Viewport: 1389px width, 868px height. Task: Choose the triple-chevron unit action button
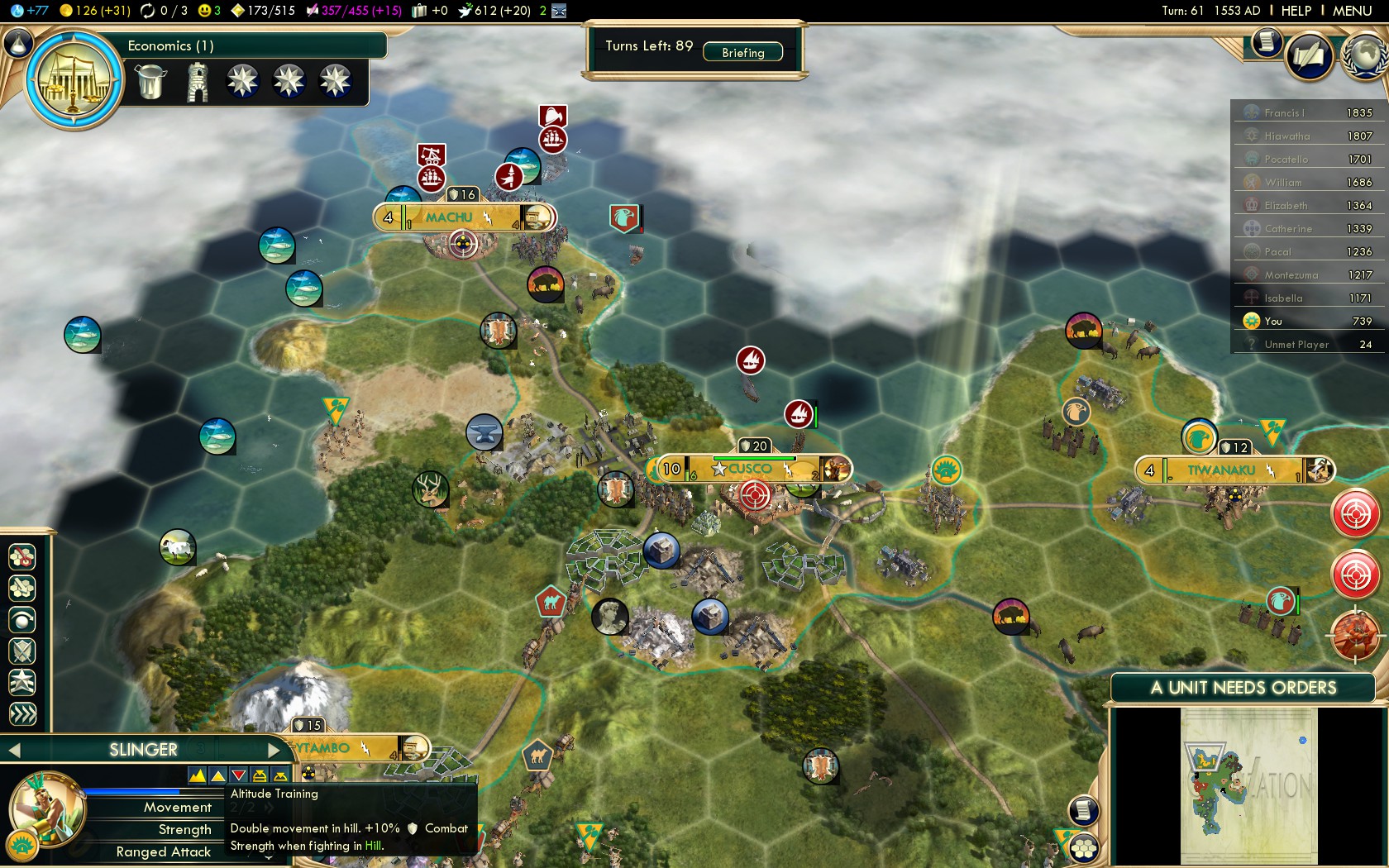pyautogui.click(x=22, y=713)
